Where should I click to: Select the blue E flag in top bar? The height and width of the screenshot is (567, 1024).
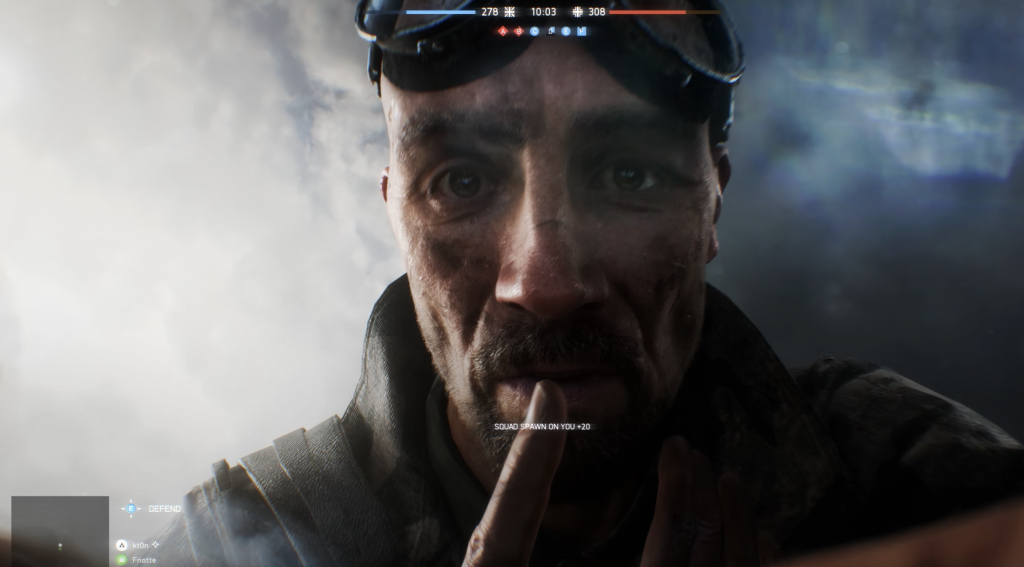point(566,31)
